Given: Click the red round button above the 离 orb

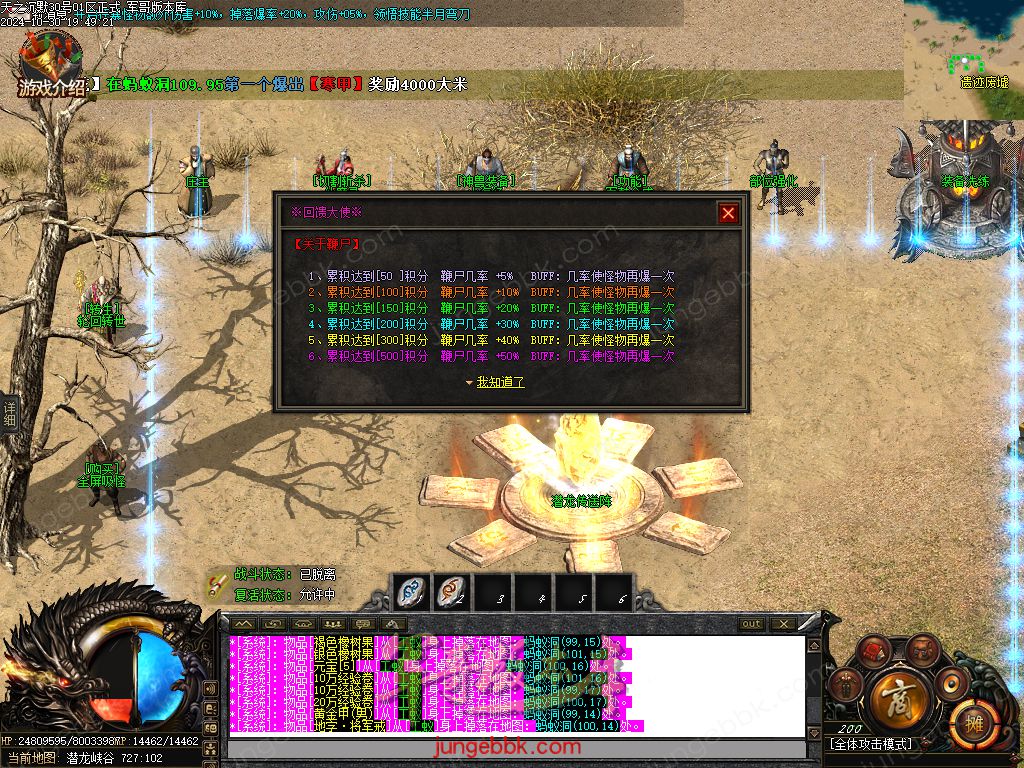Looking at the screenshot, I should pyautogui.click(x=873, y=650).
